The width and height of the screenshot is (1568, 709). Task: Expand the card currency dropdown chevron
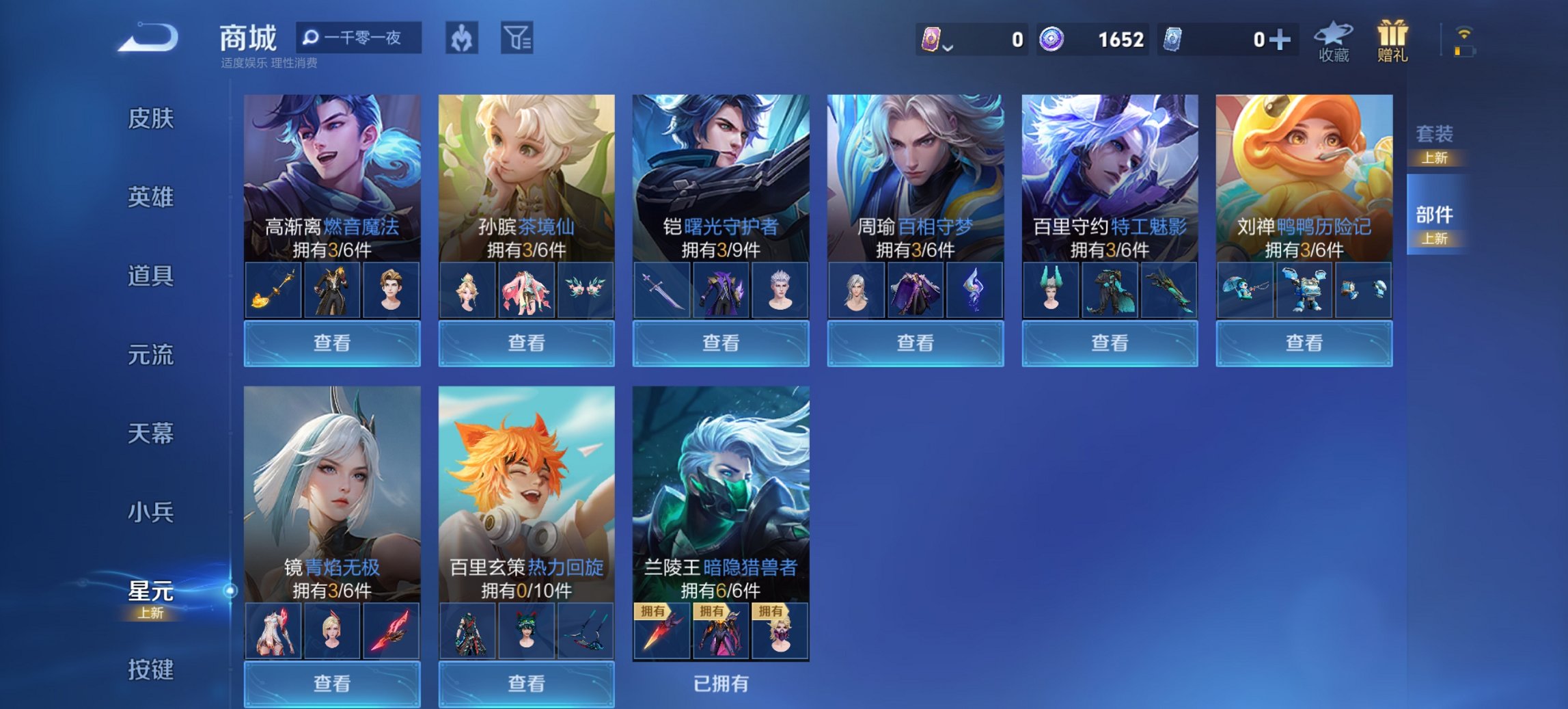(x=947, y=48)
